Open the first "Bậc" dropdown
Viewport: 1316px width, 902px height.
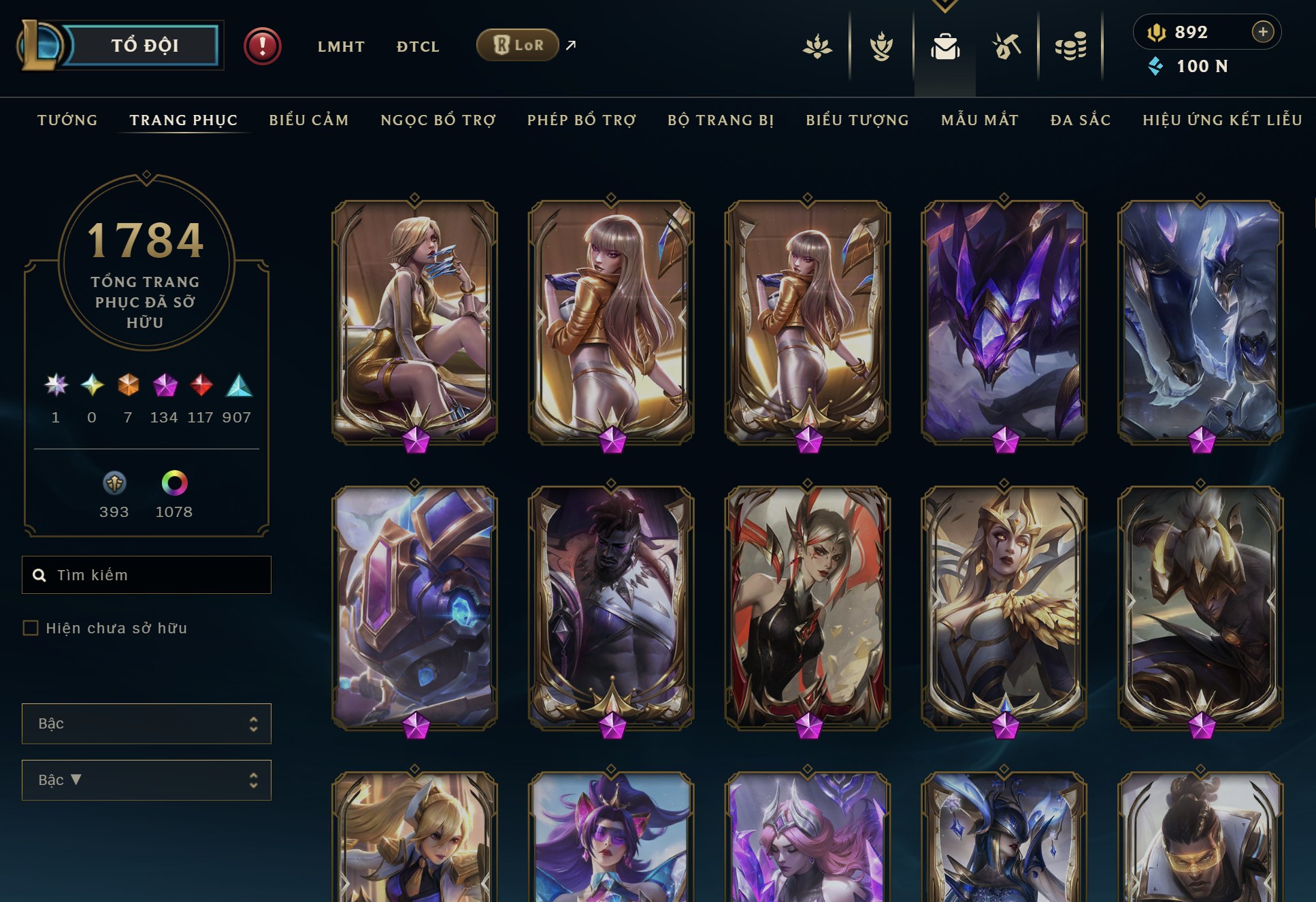(146, 724)
